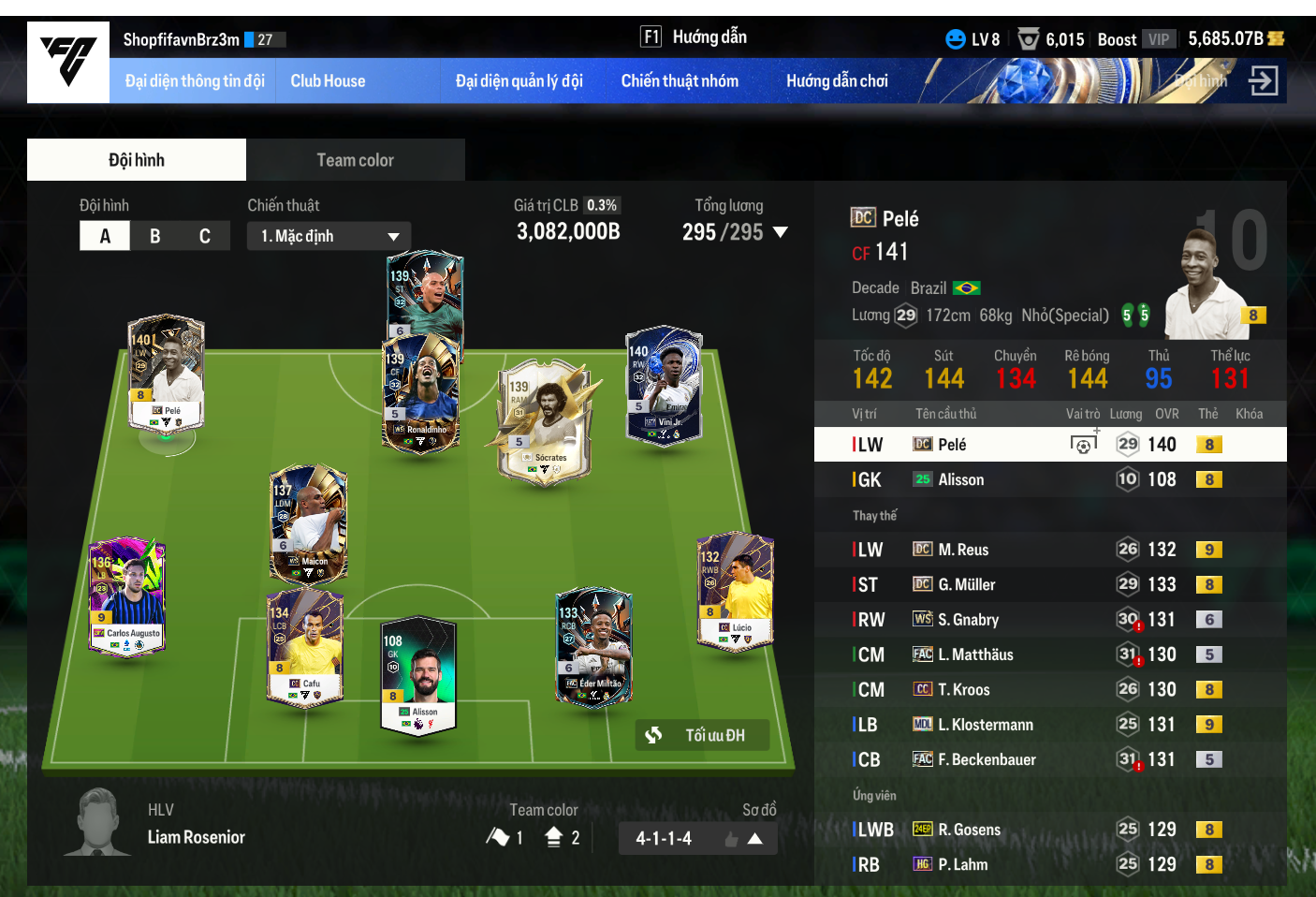Select squad preset C

coord(204,236)
